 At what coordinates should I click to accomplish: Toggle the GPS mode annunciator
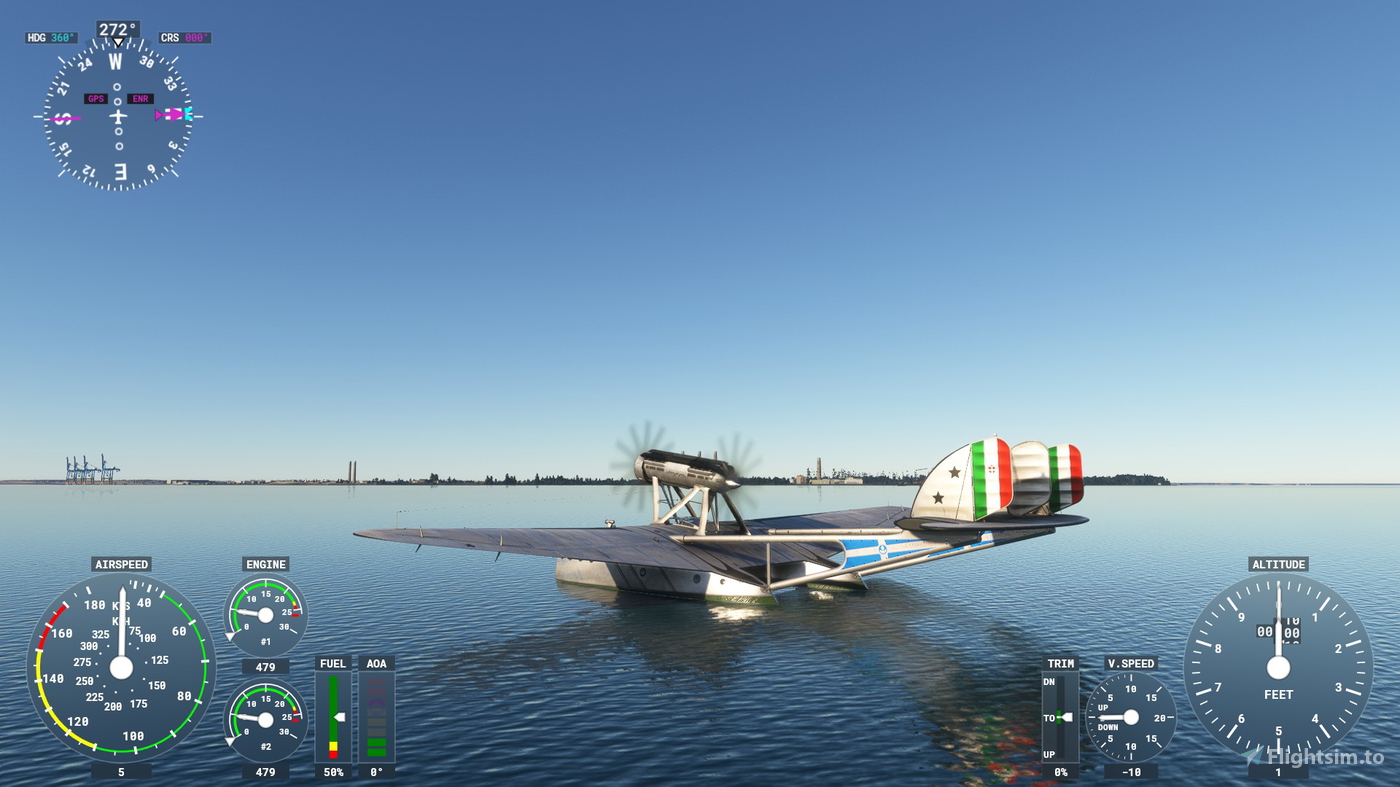click(x=97, y=99)
